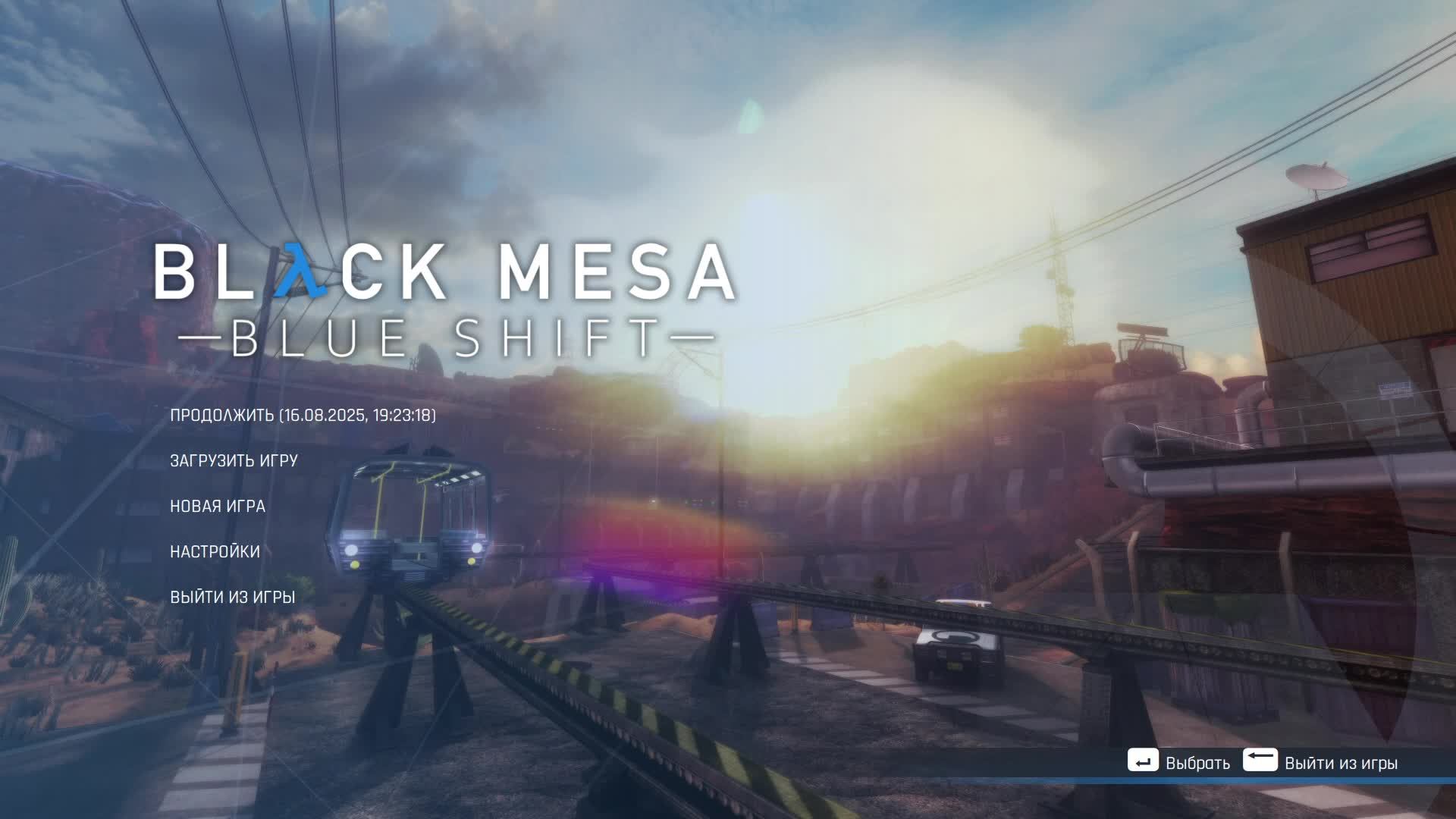This screenshot has width=1456, height=819.
Task: Select ПРОДОЛЖИТЬ to resume the saved game
Action: 223,415
